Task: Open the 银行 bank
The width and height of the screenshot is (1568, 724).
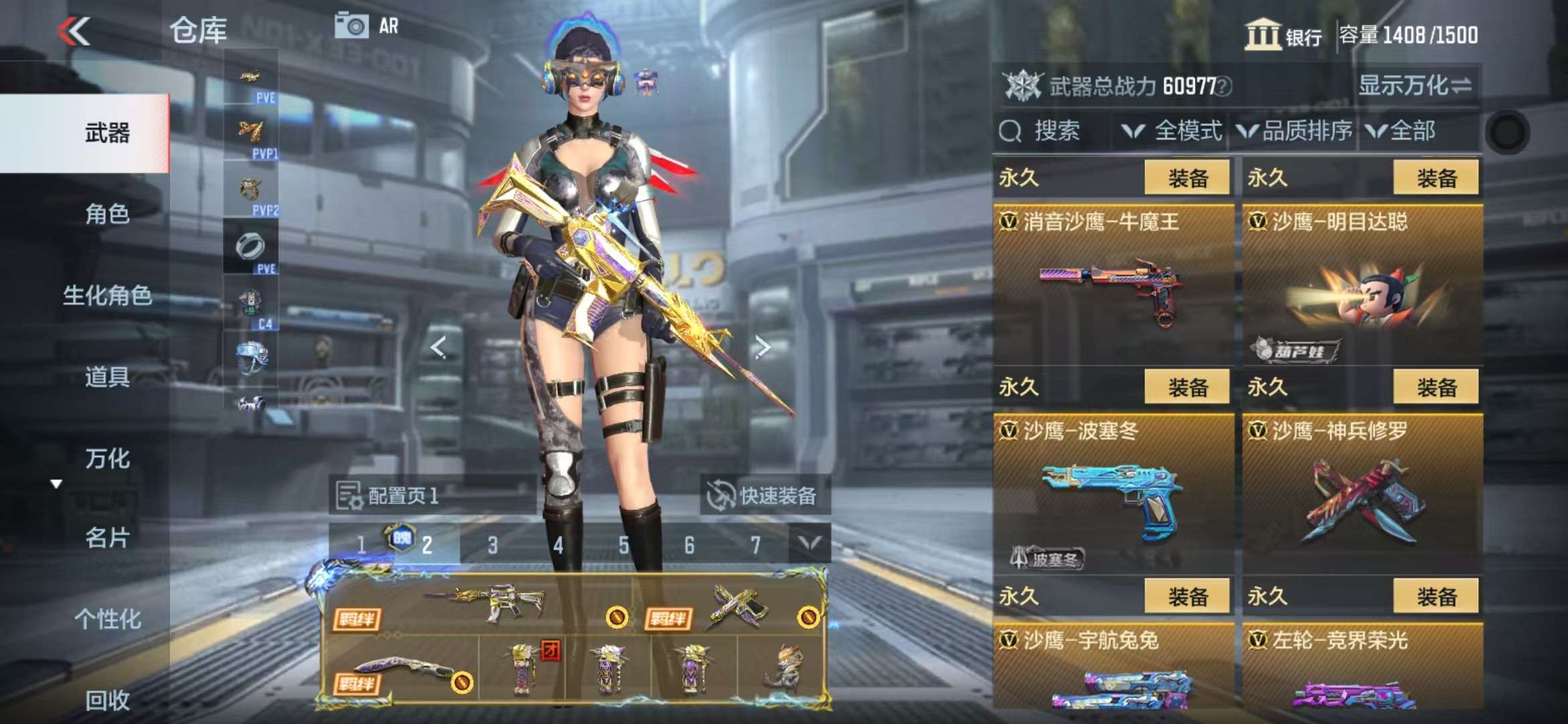Action: (x=1283, y=35)
